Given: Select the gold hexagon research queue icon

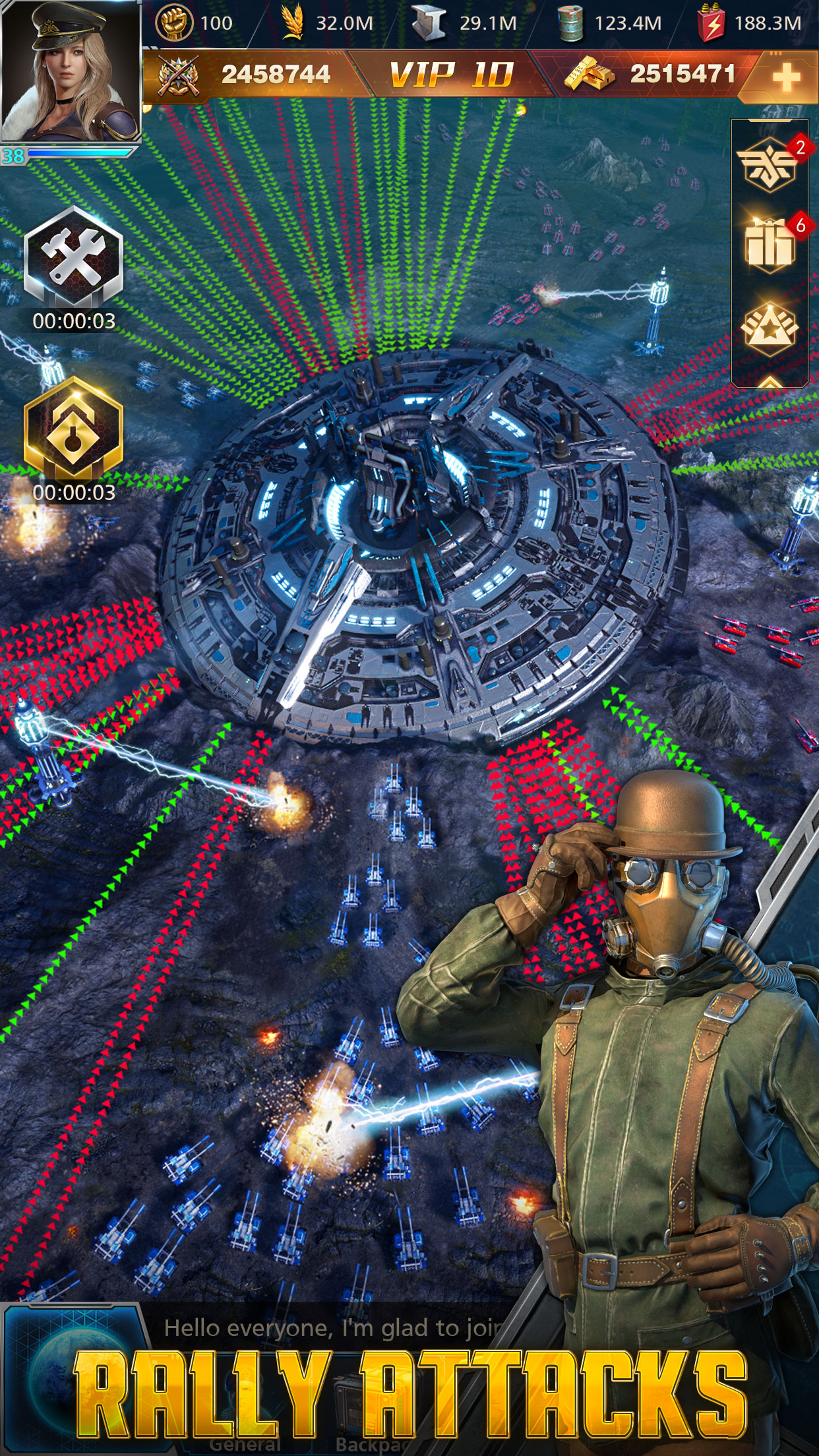Looking at the screenshot, I should [73, 429].
